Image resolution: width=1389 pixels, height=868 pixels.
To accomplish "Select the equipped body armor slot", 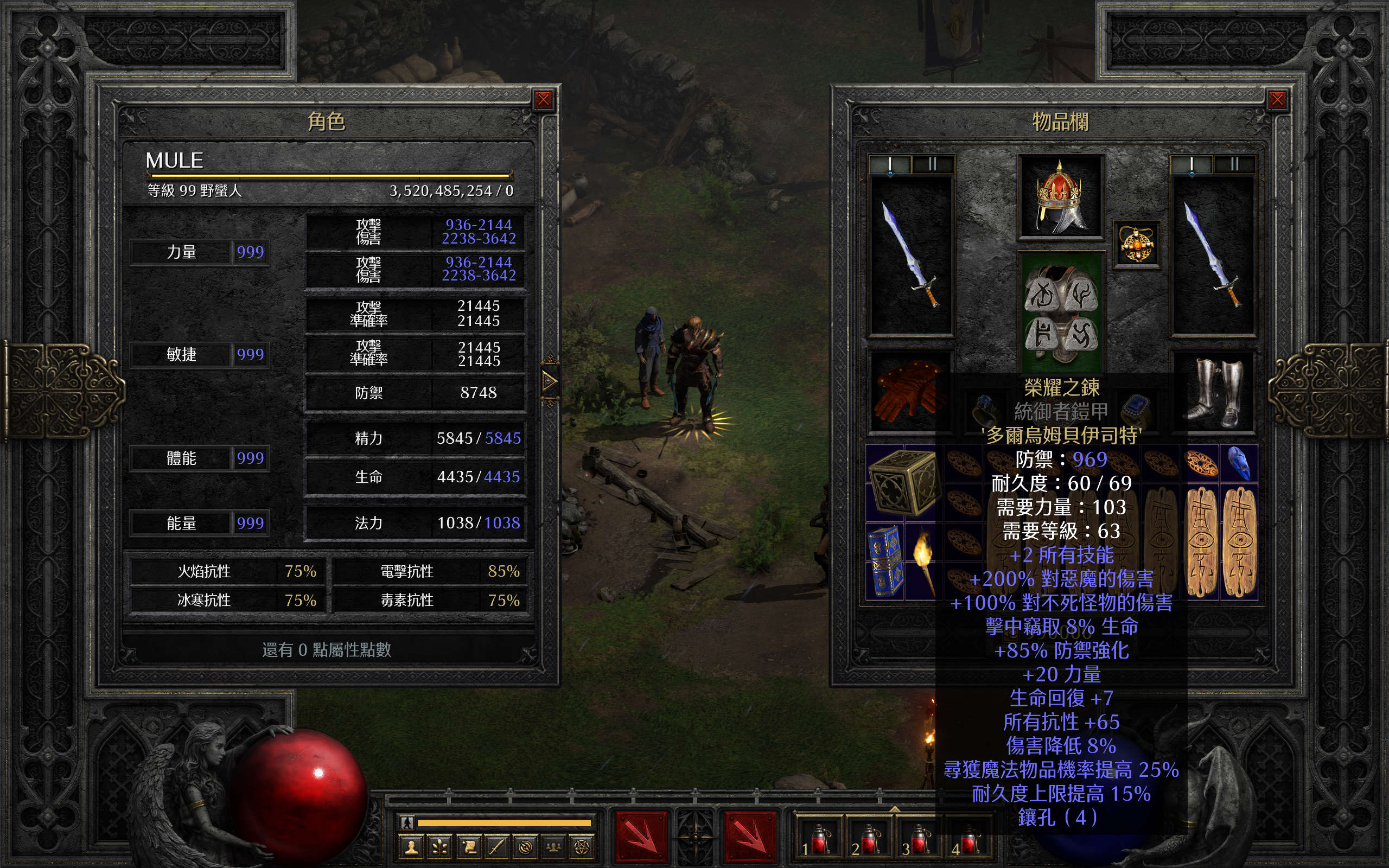I will 1061,313.
